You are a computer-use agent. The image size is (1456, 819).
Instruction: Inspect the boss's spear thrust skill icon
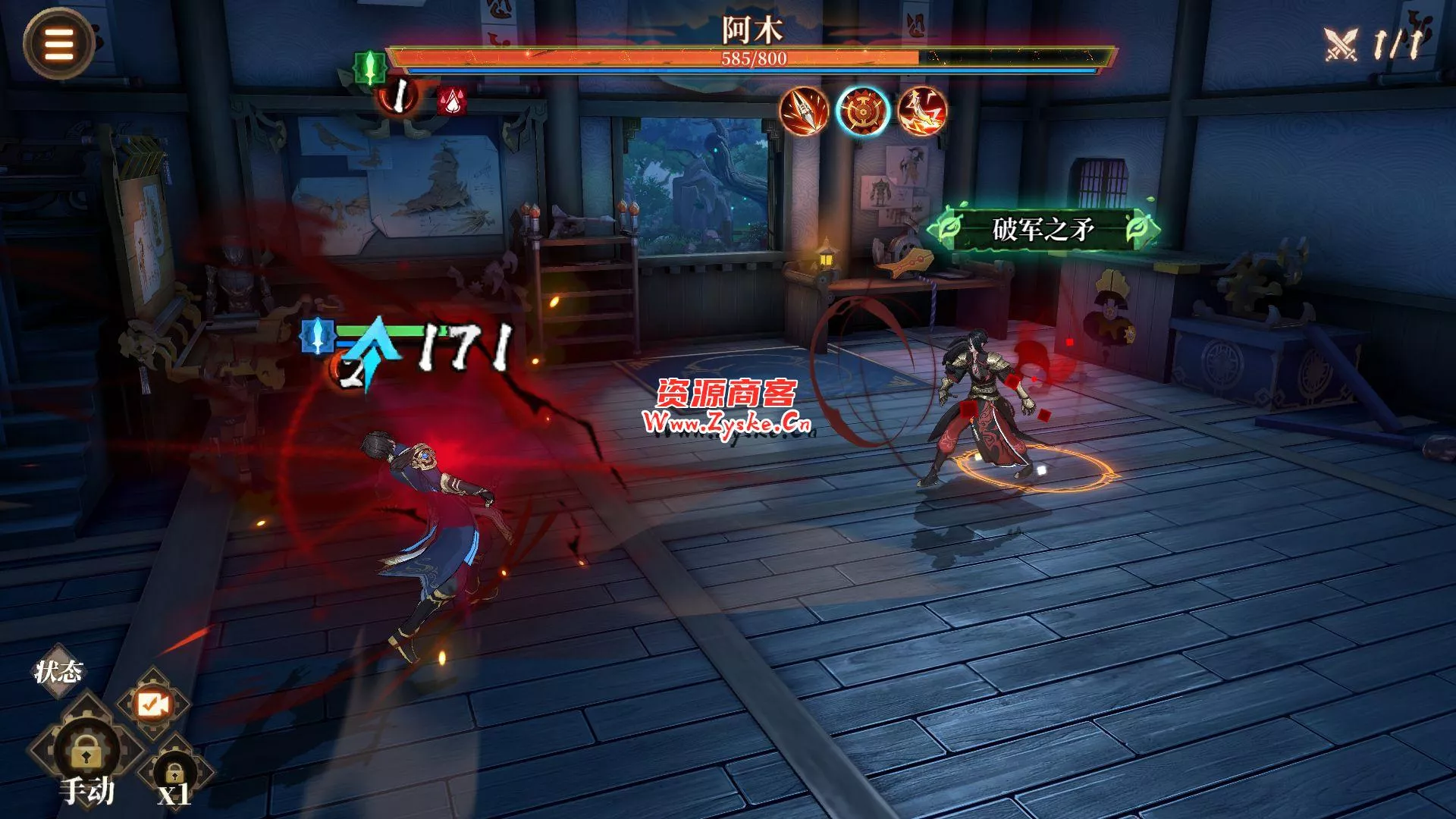click(x=804, y=111)
